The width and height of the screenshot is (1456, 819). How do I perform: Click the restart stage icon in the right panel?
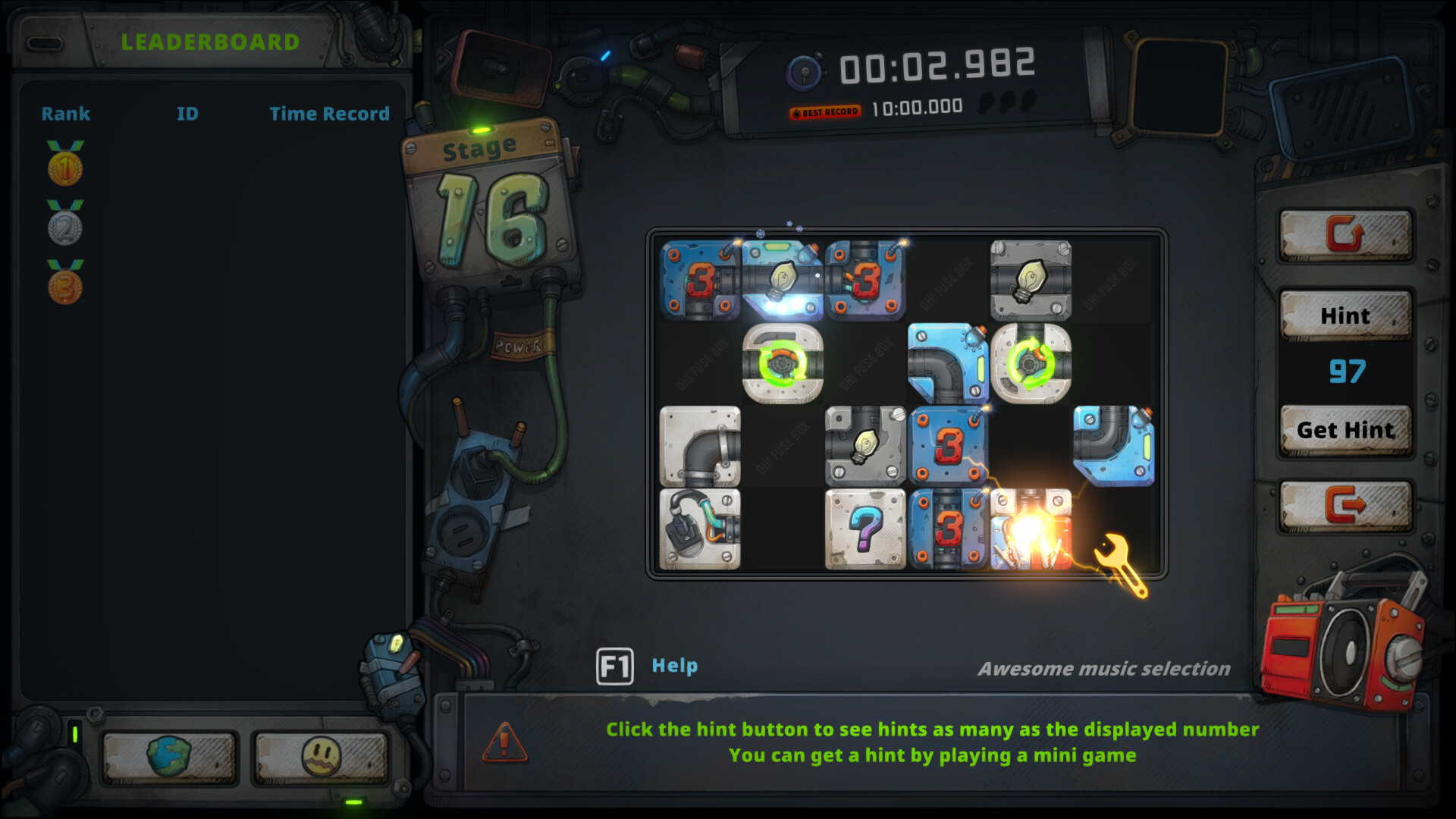tap(1346, 235)
